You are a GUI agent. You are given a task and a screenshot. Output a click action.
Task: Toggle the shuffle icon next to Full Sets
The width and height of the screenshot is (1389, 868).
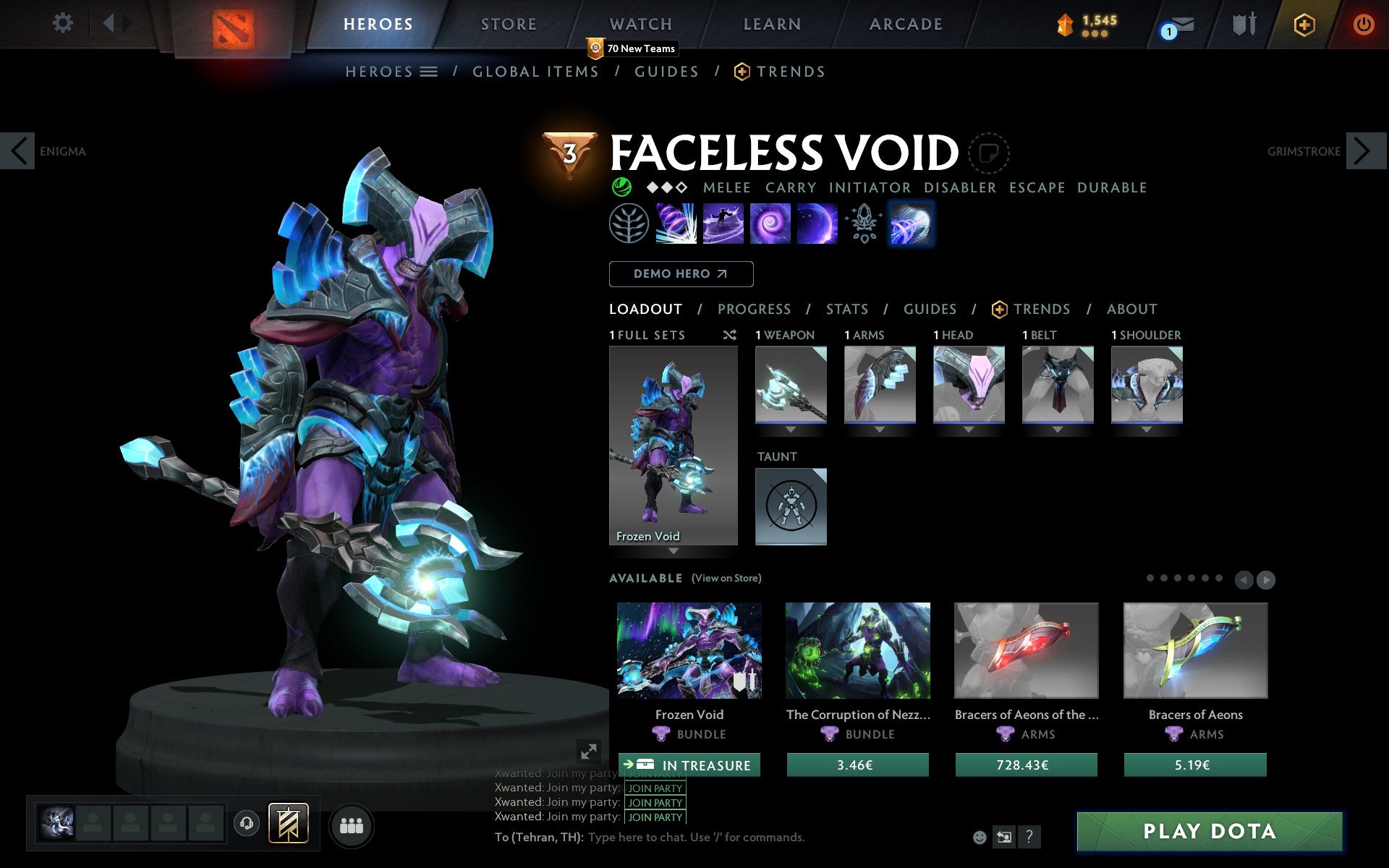730,335
